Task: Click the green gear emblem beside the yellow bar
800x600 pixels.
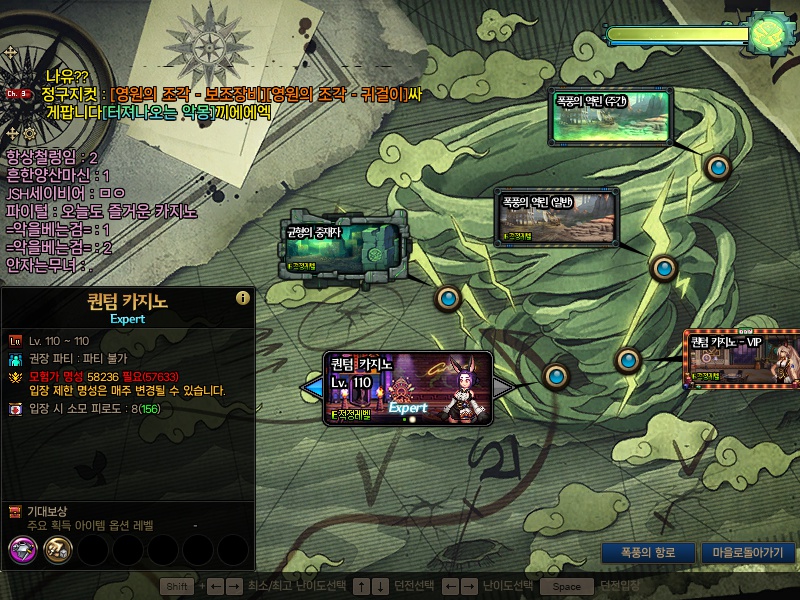Action: tap(771, 33)
